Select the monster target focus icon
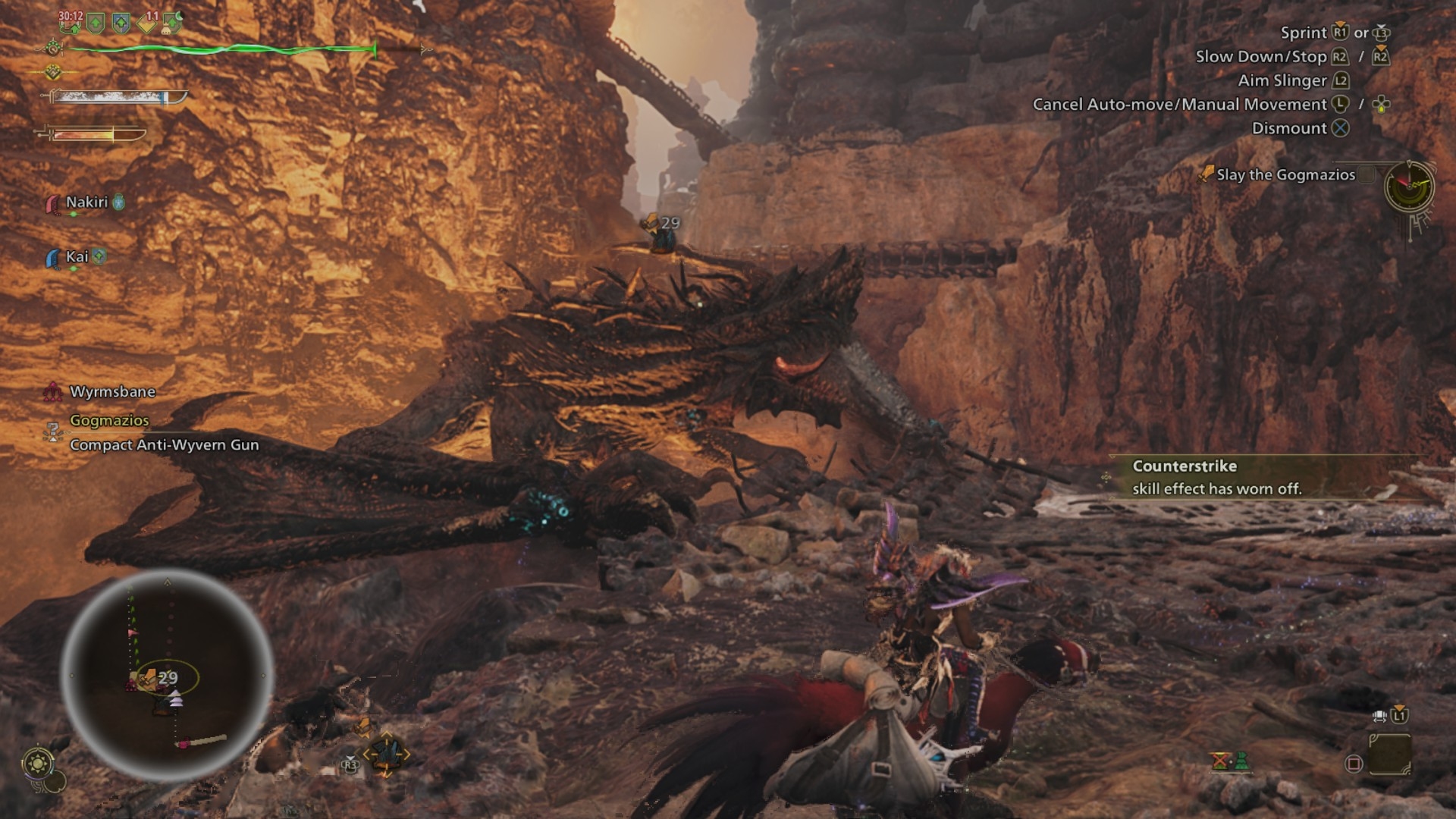The height and width of the screenshot is (819, 1456). [x=386, y=754]
